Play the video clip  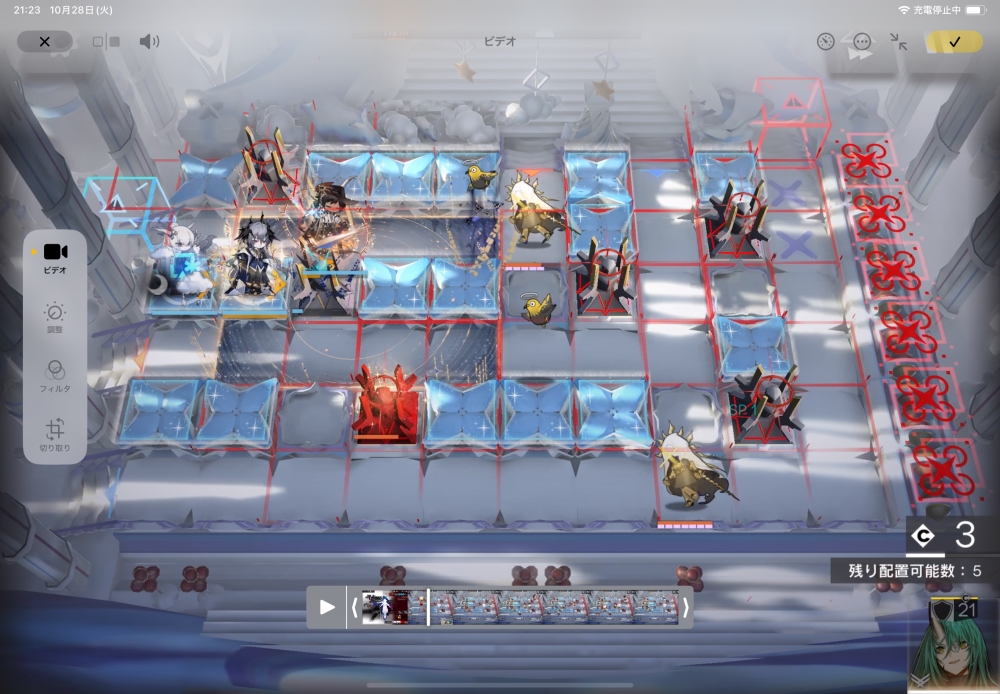327,607
